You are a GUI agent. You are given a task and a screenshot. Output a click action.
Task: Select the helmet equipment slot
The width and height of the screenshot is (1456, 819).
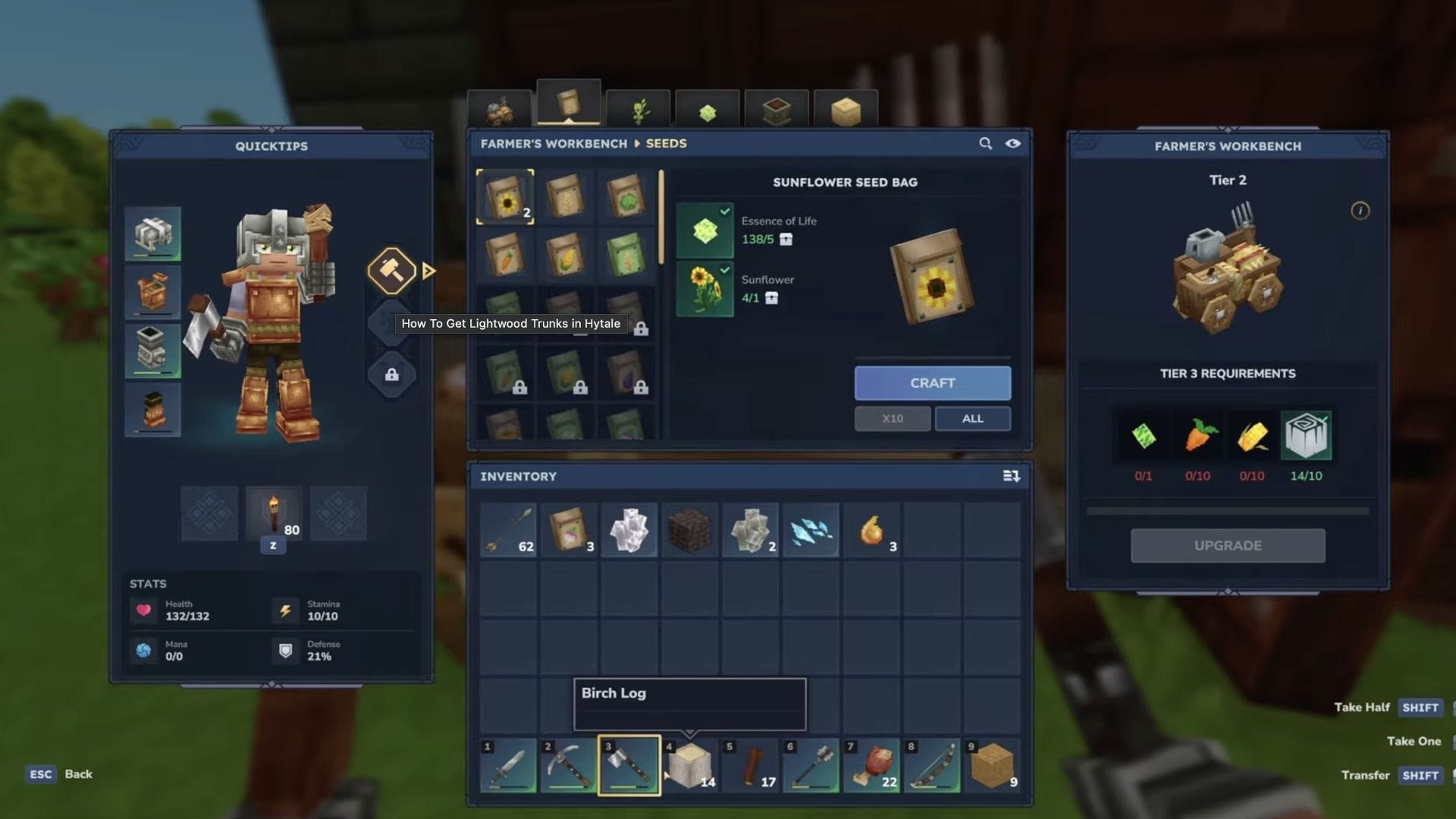pyautogui.click(x=152, y=234)
